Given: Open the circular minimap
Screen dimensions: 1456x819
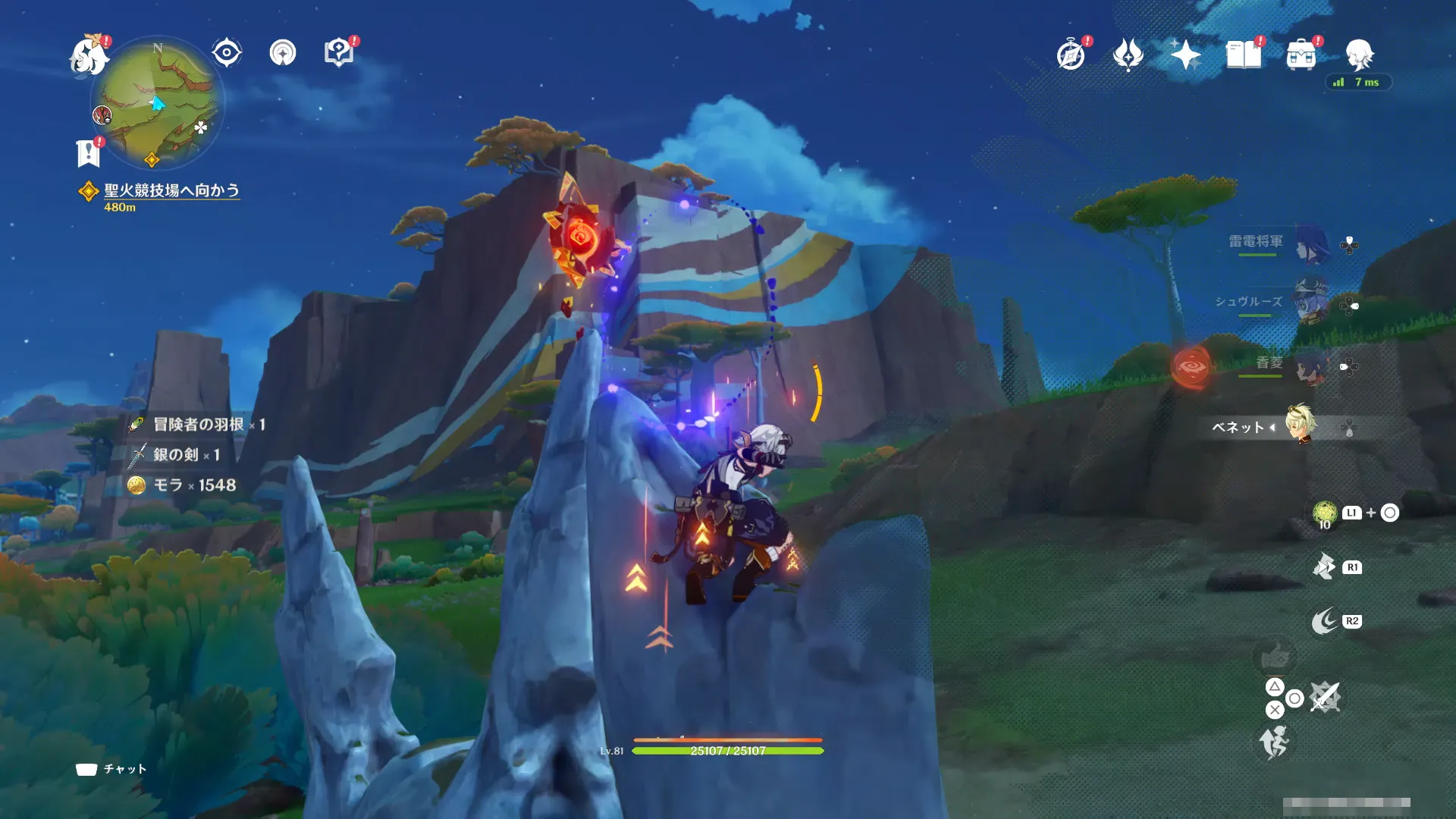Looking at the screenshot, I should pyautogui.click(x=158, y=102).
